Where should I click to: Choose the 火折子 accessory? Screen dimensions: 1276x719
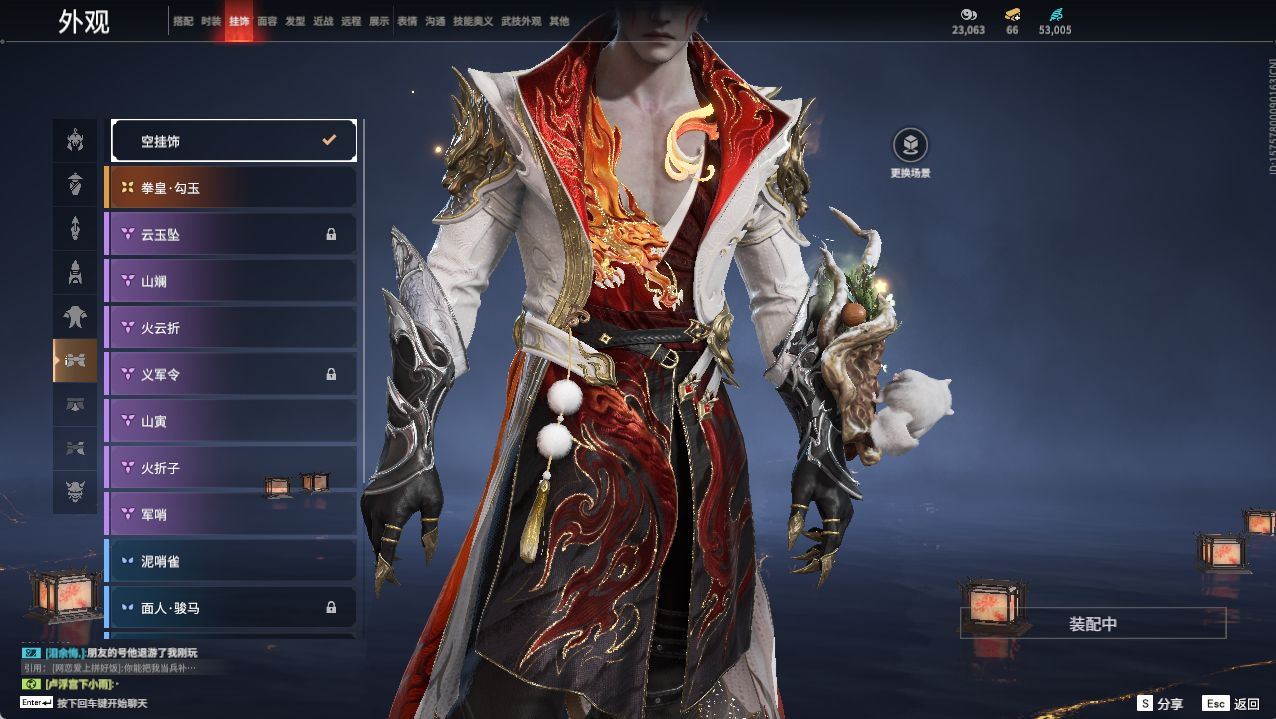(x=231, y=468)
